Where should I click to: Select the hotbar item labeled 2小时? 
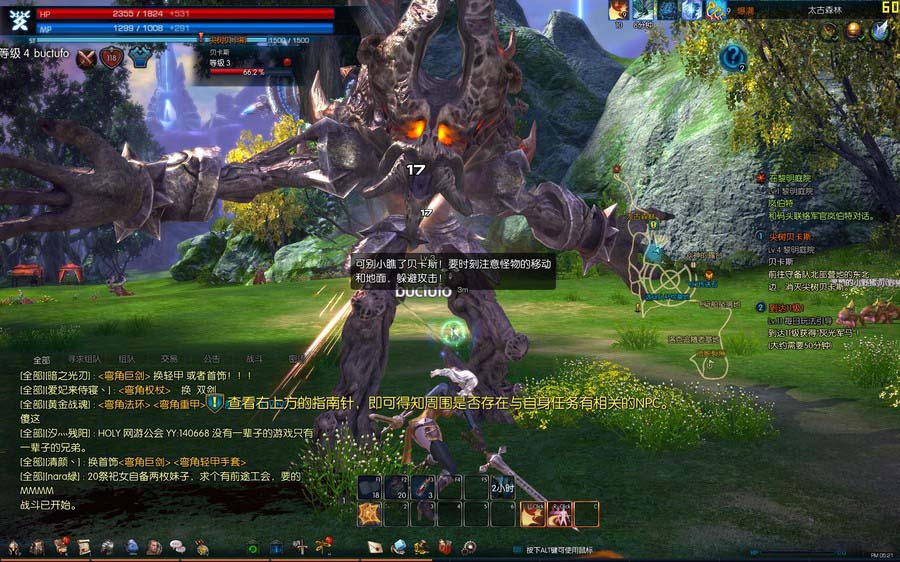pos(503,487)
